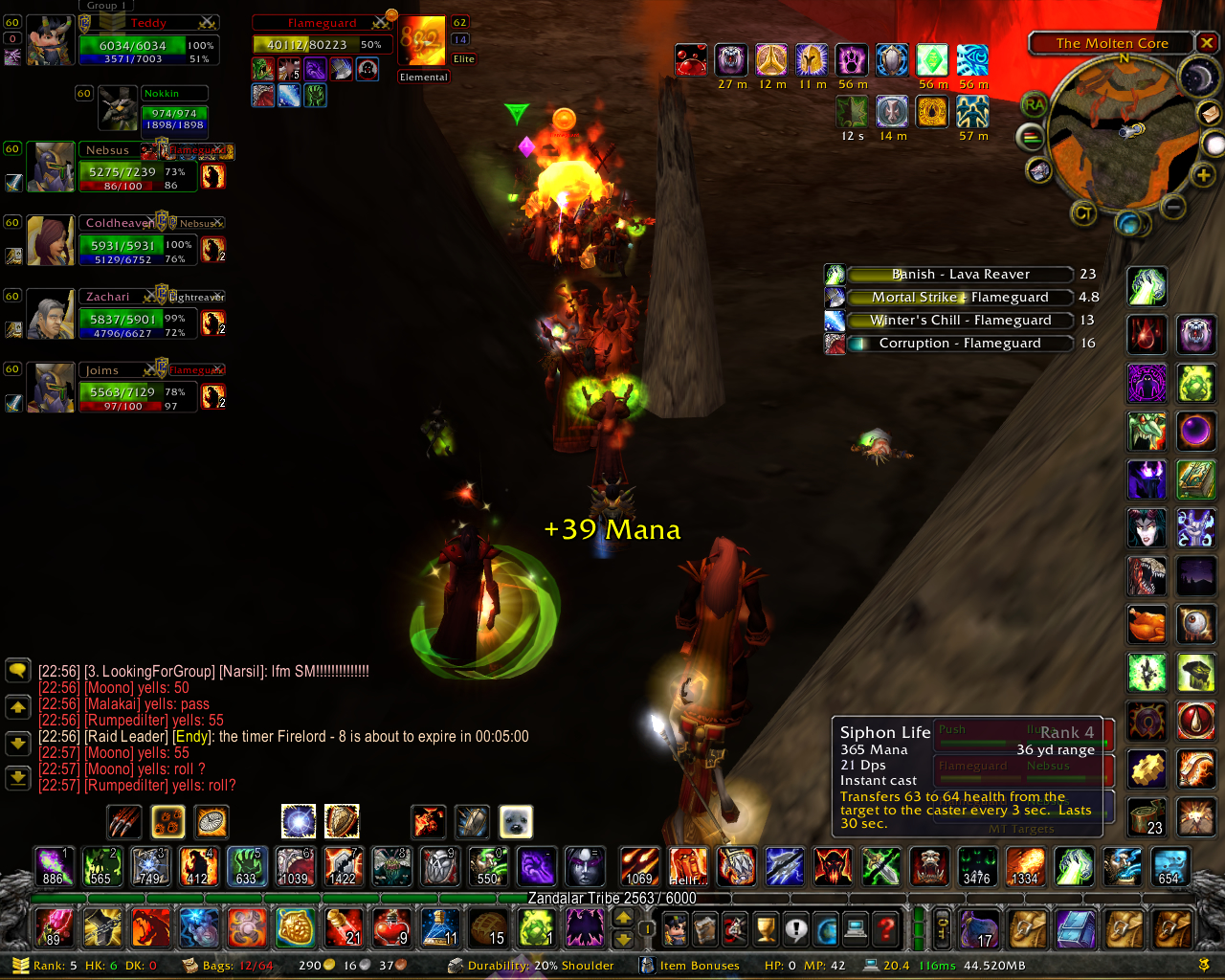The image size is (1225, 980).
Task: Open the CT mod button on the minimap
Action: (x=1083, y=213)
